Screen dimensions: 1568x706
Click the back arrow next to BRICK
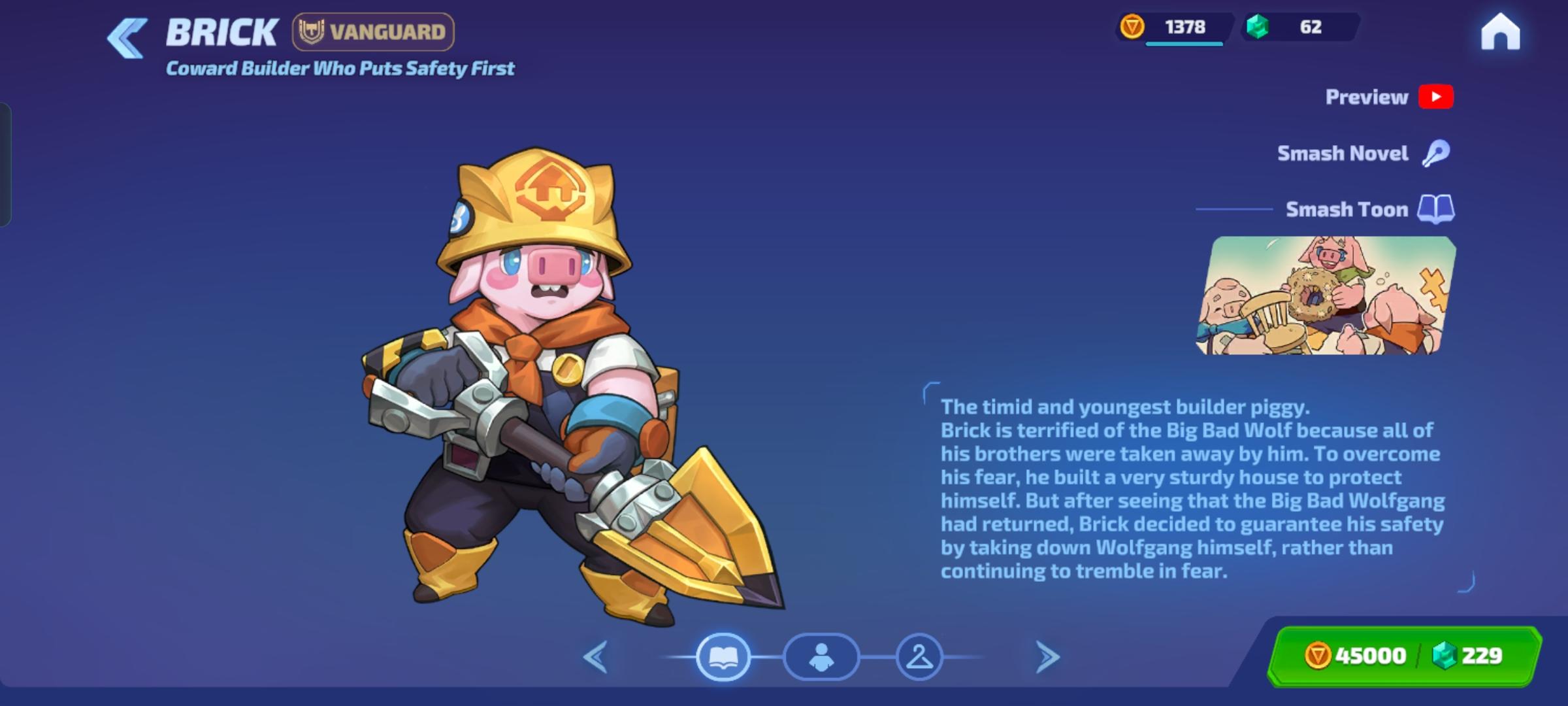pyautogui.click(x=128, y=34)
